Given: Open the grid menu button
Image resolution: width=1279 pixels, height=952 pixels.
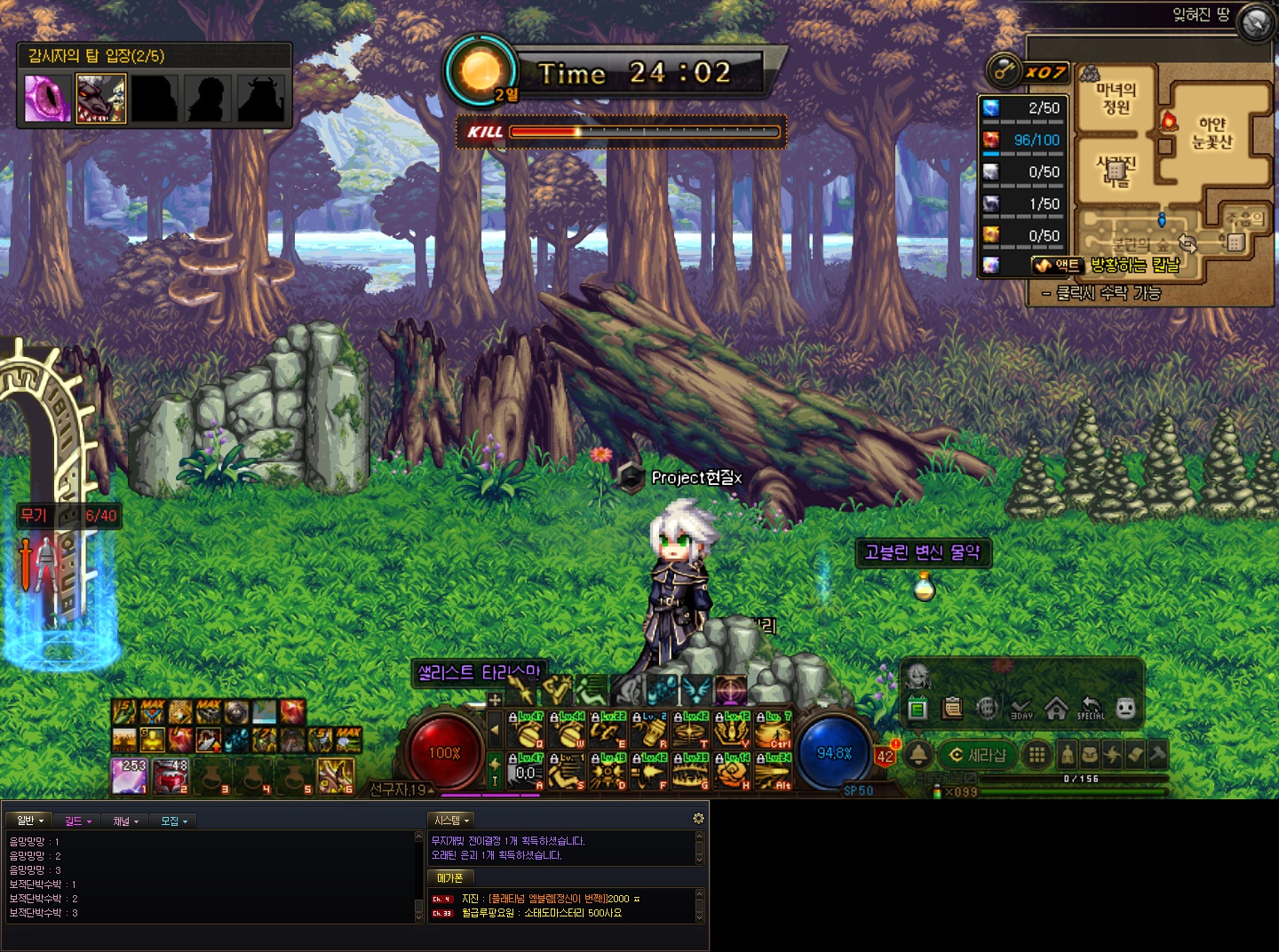Looking at the screenshot, I should pyautogui.click(x=1036, y=755).
